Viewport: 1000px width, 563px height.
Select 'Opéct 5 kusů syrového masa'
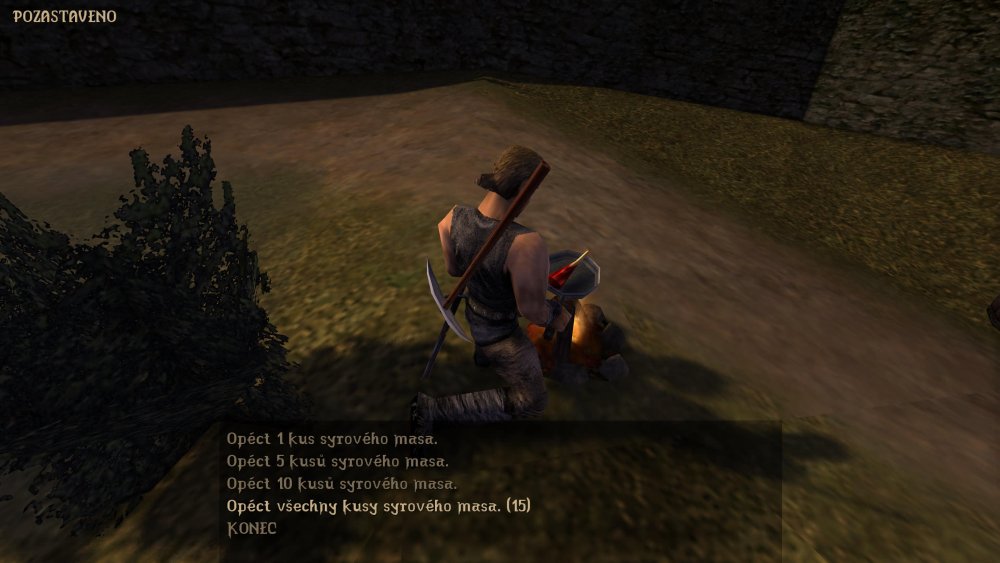[337, 461]
